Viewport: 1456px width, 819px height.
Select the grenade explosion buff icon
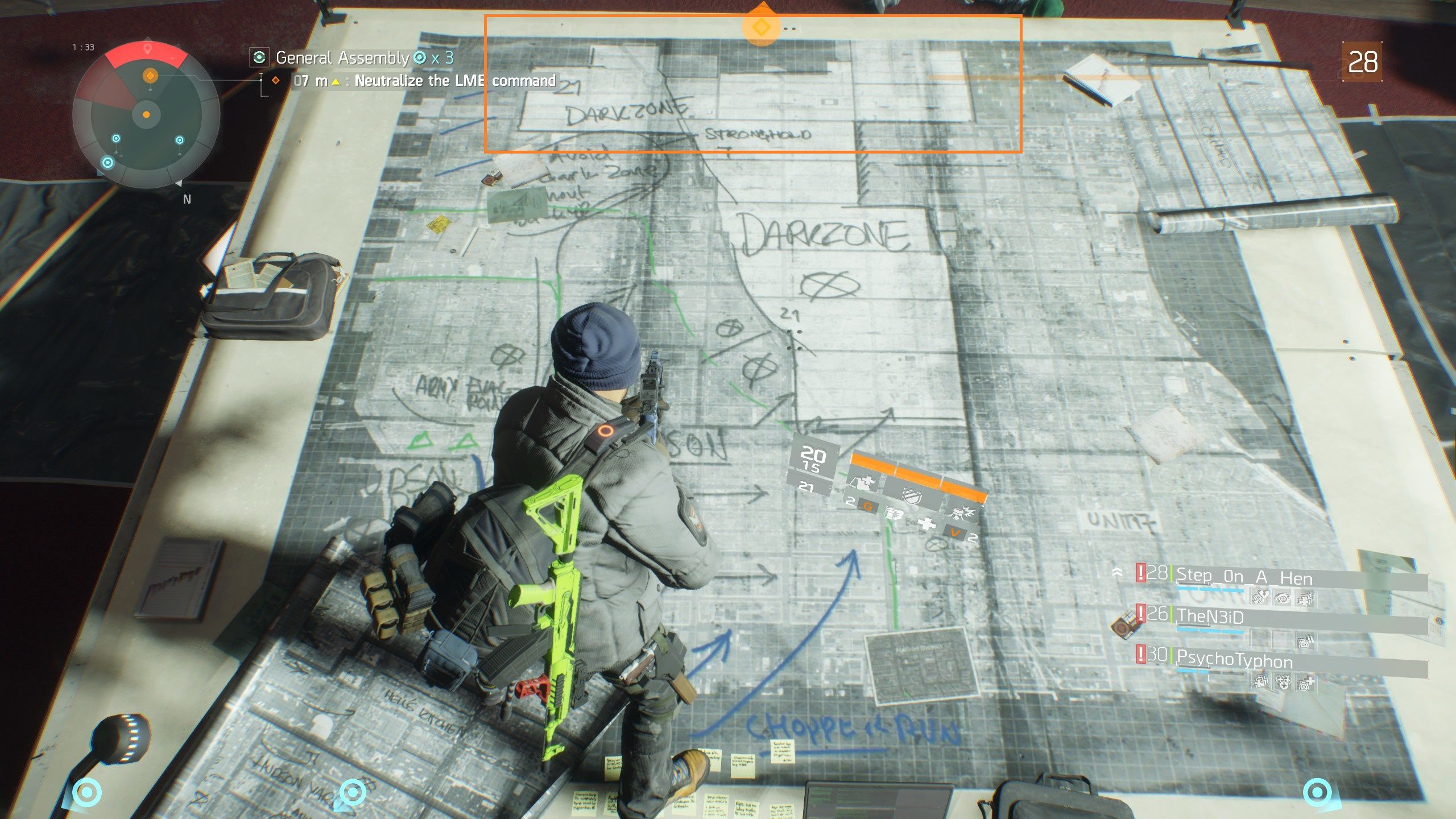(962, 514)
